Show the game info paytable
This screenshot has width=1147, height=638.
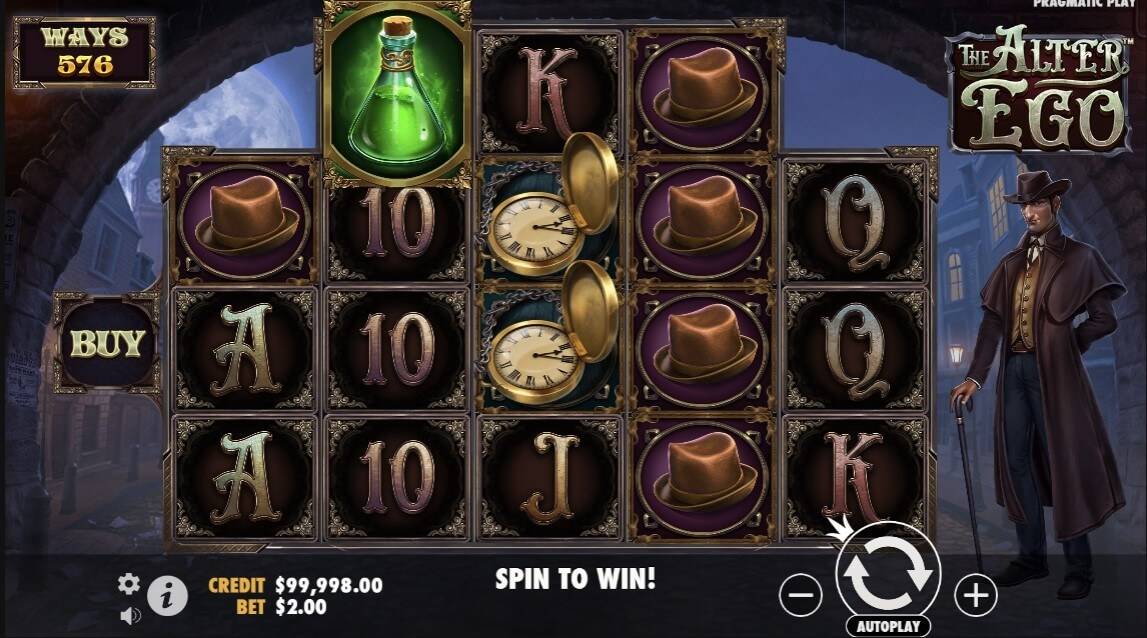168,597
